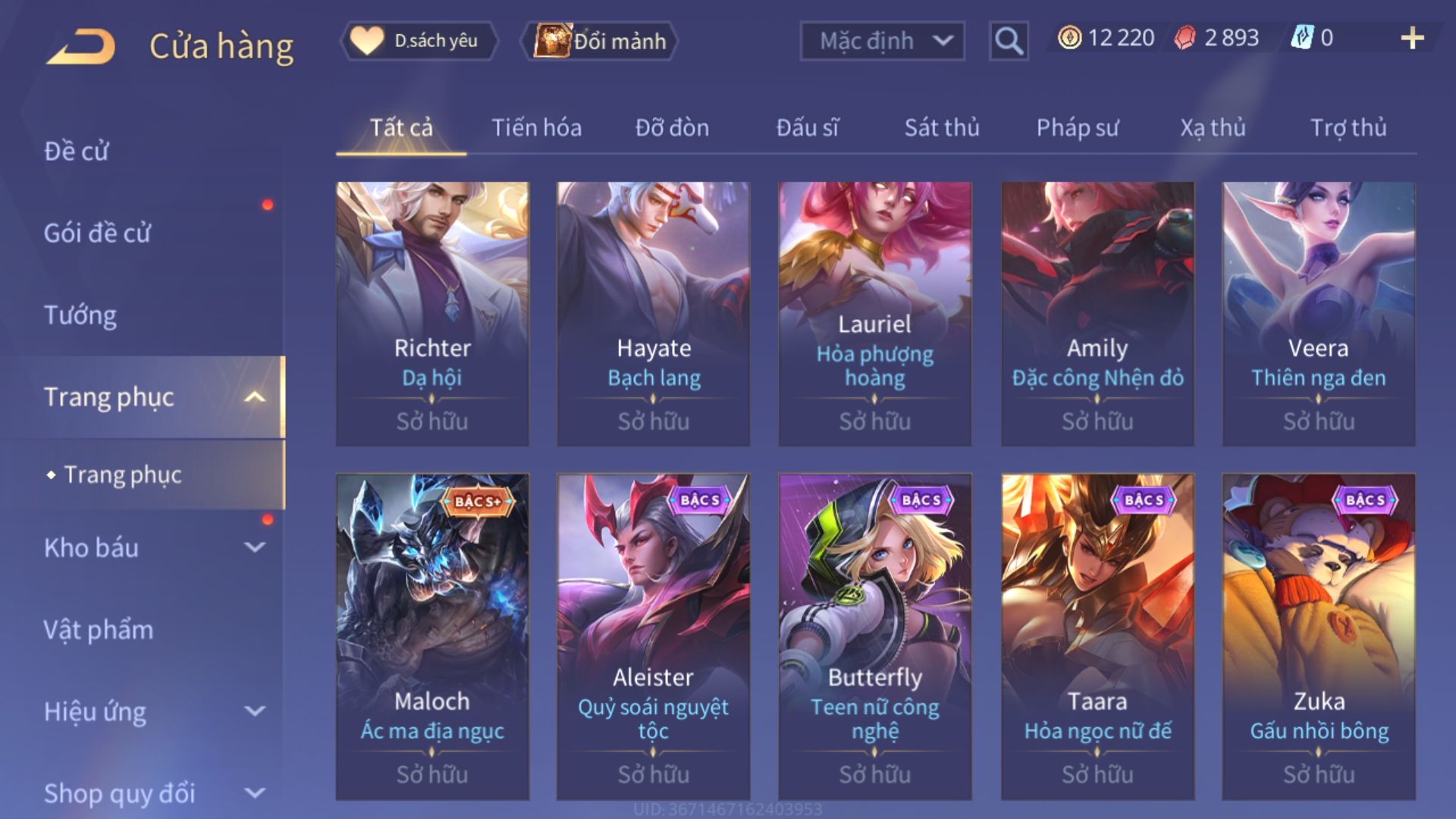Select the Richter Dạ hội skin card
Image resolution: width=1456 pixels, height=819 pixels.
tap(432, 313)
